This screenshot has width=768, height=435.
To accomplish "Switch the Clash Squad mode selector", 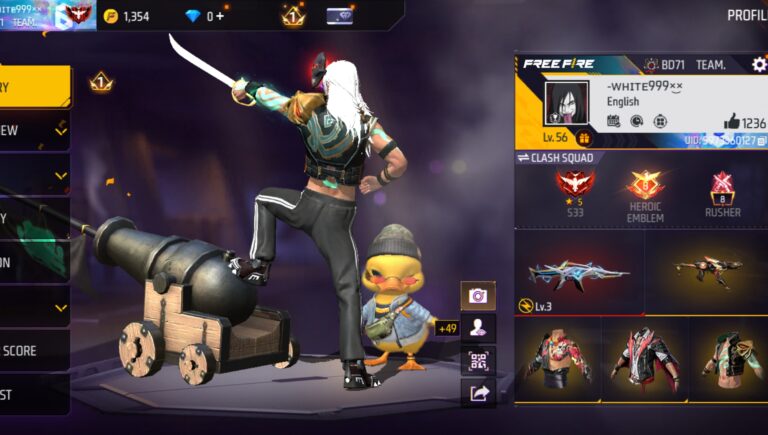I will 556,158.
